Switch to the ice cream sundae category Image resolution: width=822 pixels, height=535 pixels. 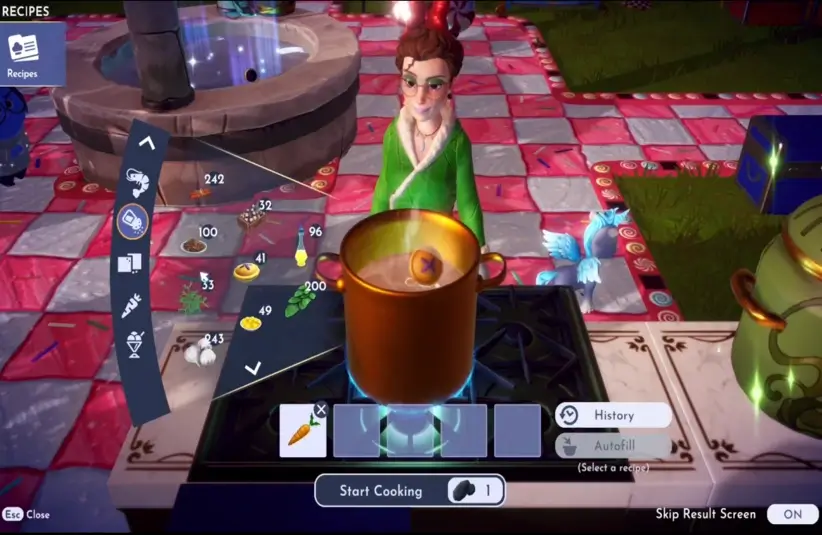[135, 346]
